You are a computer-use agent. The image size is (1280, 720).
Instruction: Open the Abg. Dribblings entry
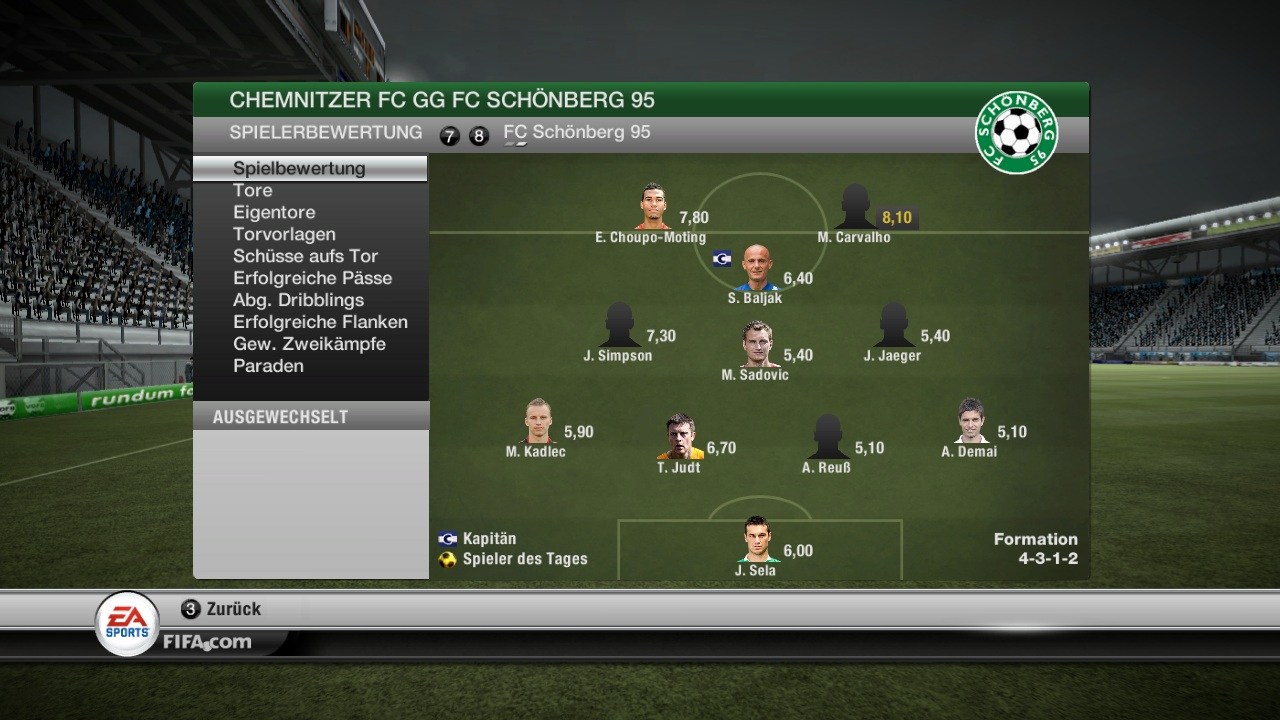point(298,300)
